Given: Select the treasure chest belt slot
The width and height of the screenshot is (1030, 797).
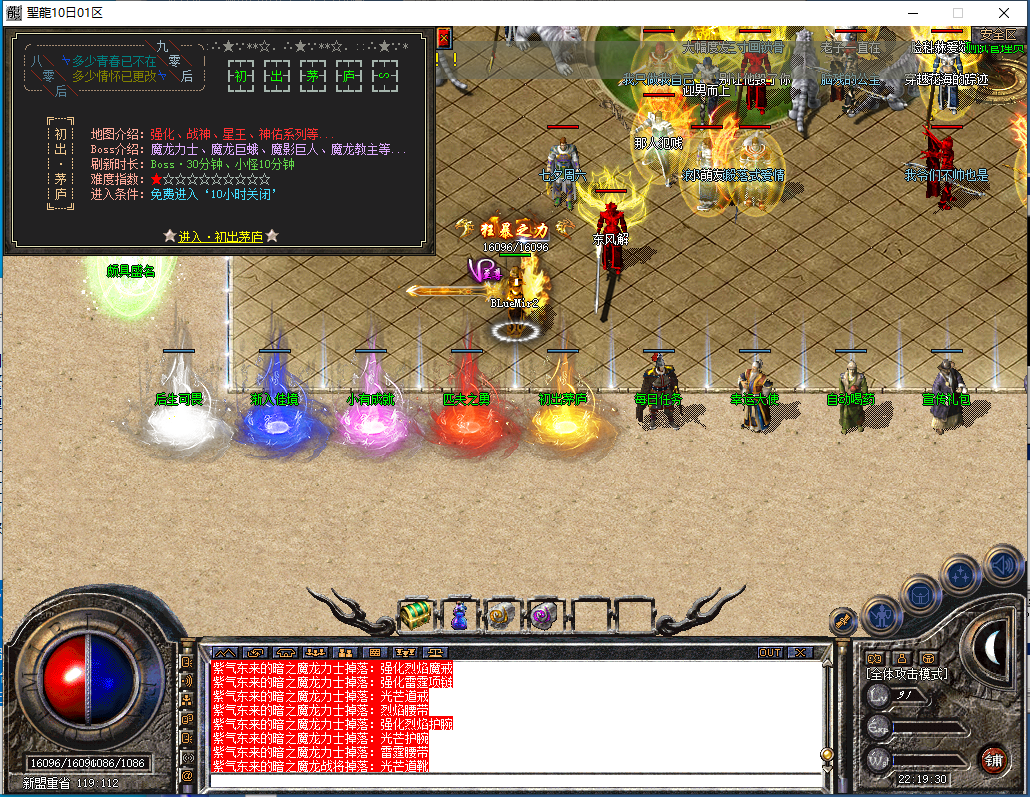Looking at the screenshot, I should (x=415, y=615).
